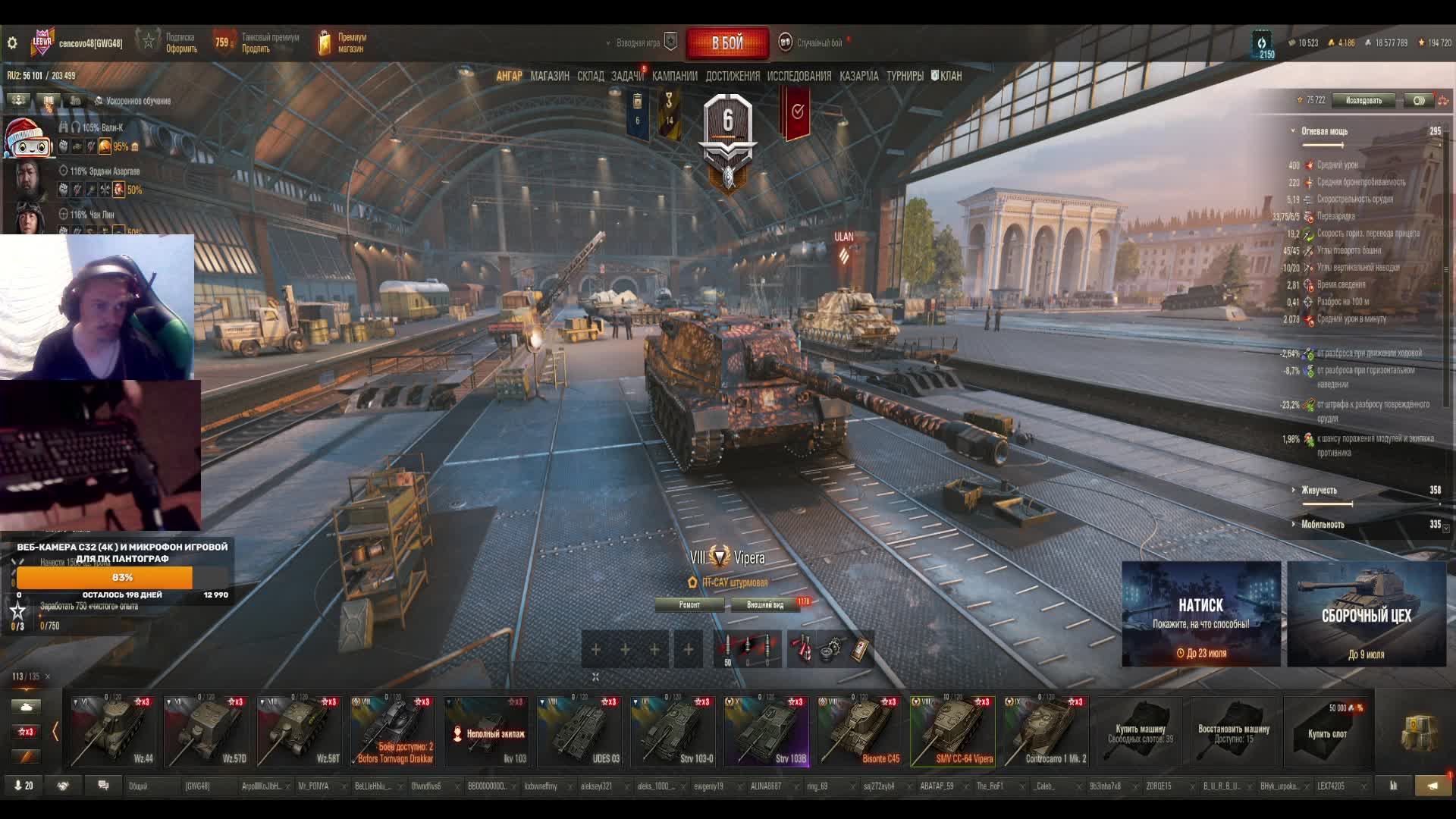Expand the Живучесть stats section
This screenshot has height=819, width=1456.
[1319, 490]
